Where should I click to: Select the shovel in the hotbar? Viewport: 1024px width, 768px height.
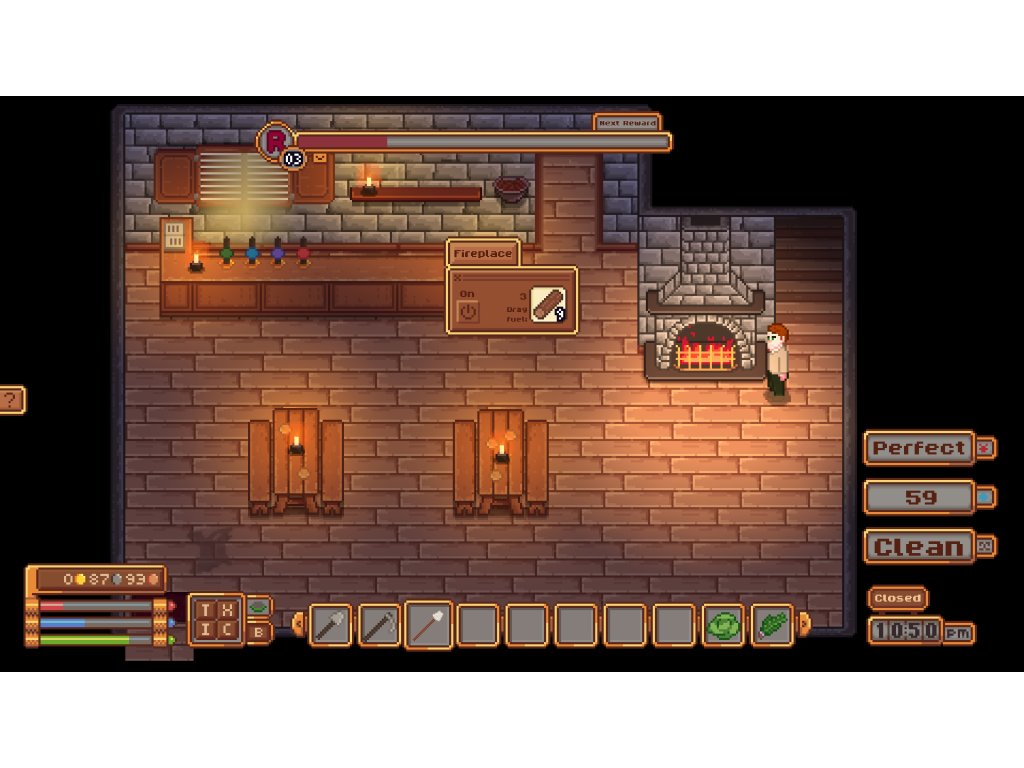[x=331, y=625]
